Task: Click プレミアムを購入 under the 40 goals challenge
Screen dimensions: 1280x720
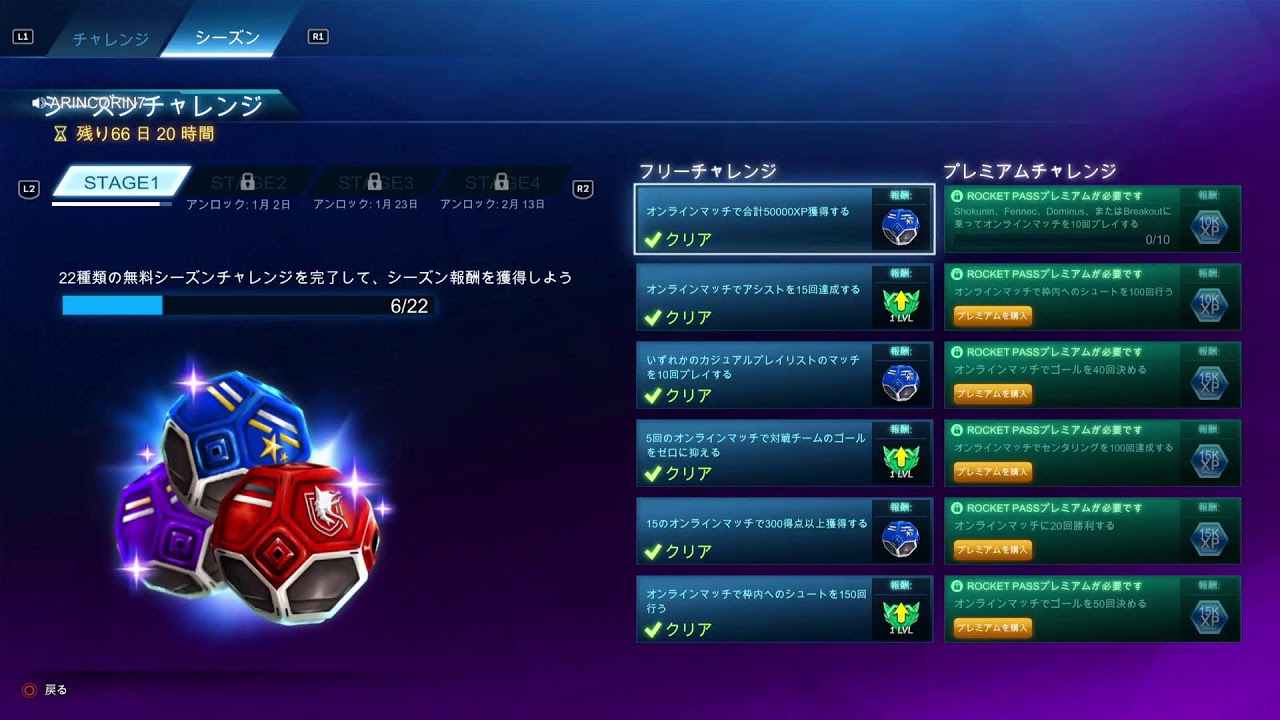Action: (x=992, y=394)
